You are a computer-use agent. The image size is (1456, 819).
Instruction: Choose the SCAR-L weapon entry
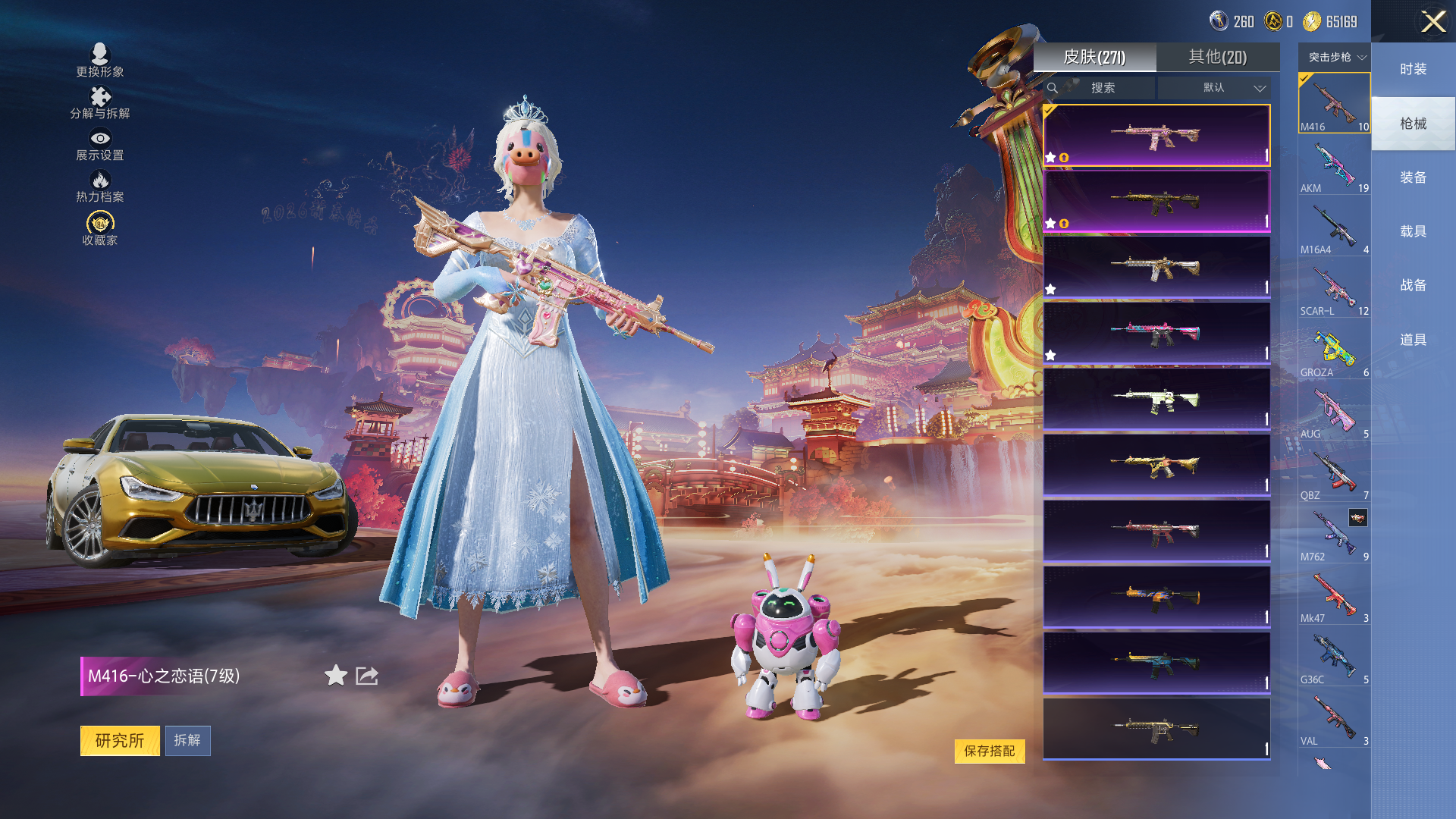pos(1334,290)
